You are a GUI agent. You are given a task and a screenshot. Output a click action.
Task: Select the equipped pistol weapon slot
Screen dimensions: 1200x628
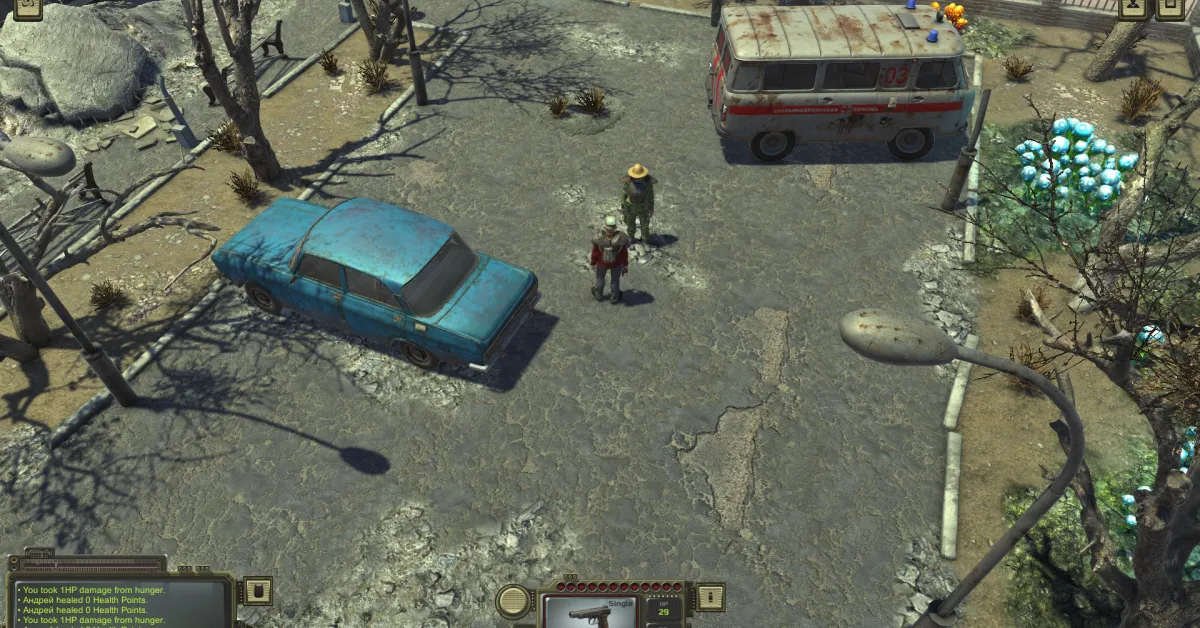tap(590, 611)
